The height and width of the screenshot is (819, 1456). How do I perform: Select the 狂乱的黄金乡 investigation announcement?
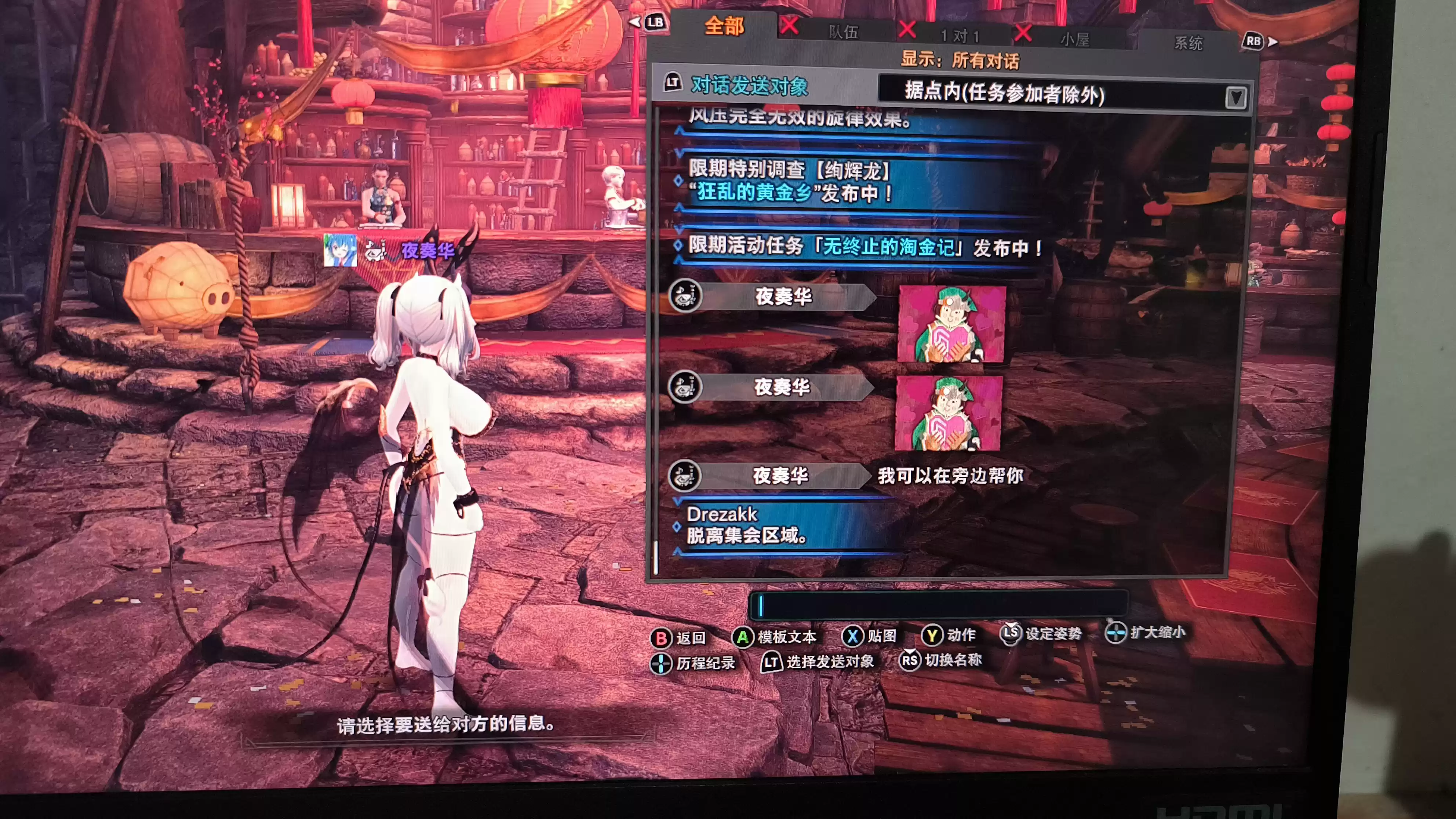click(x=791, y=181)
